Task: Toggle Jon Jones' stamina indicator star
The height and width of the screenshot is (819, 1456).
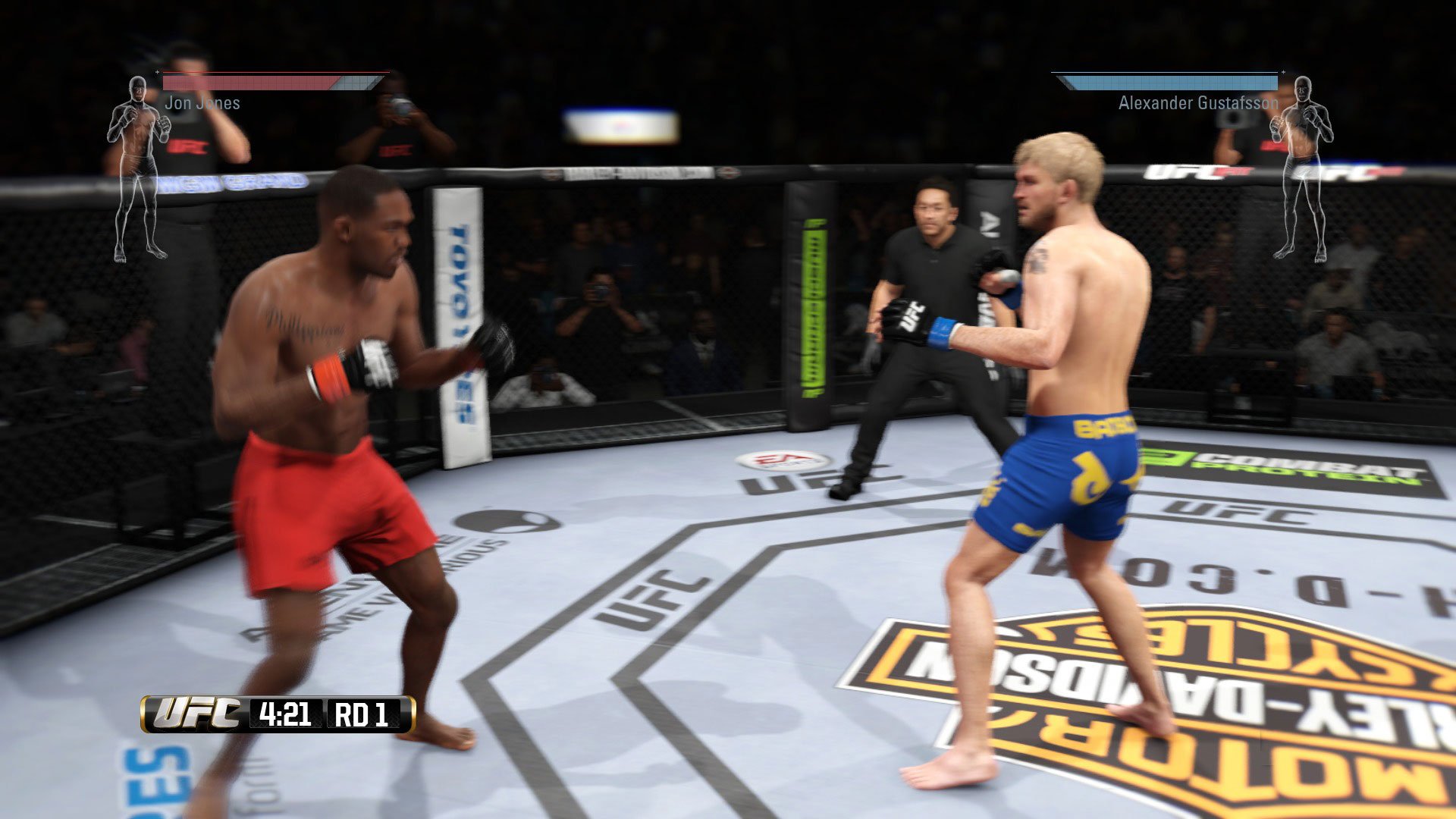Action: click(158, 74)
